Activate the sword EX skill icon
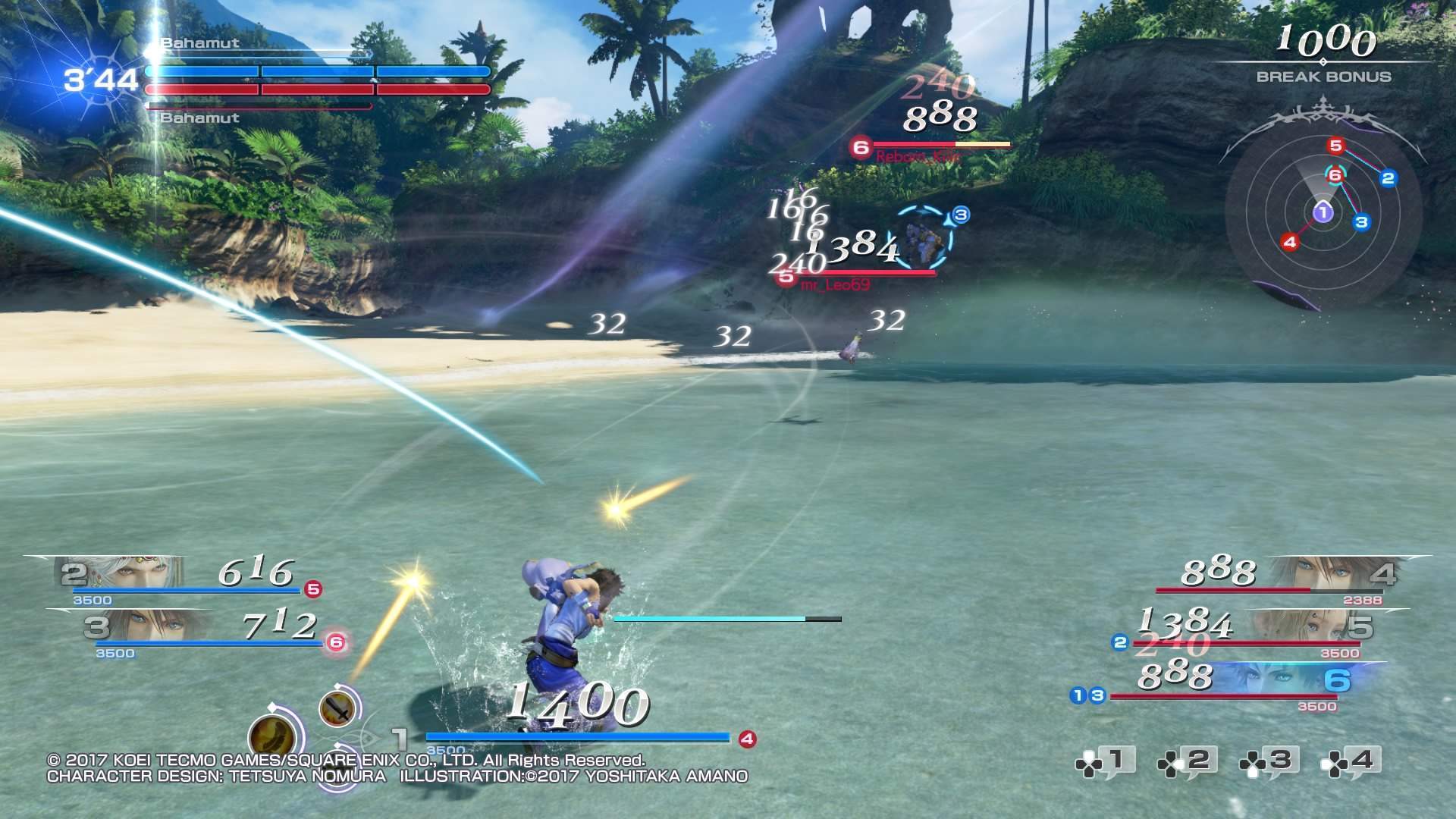 pyautogui.click(x=337, y=708)
